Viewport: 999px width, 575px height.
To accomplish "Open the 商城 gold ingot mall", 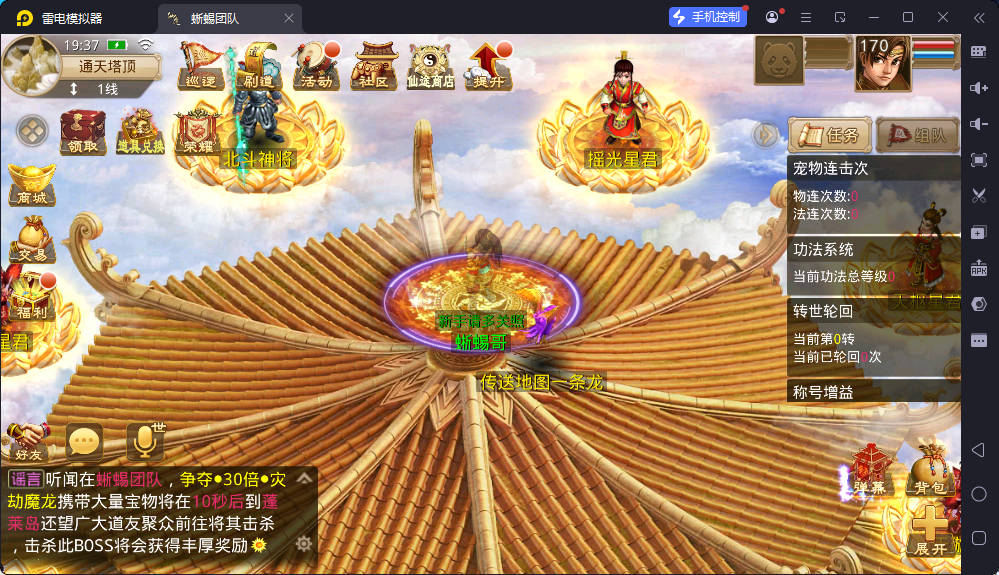I will click(x=31, y=184).
